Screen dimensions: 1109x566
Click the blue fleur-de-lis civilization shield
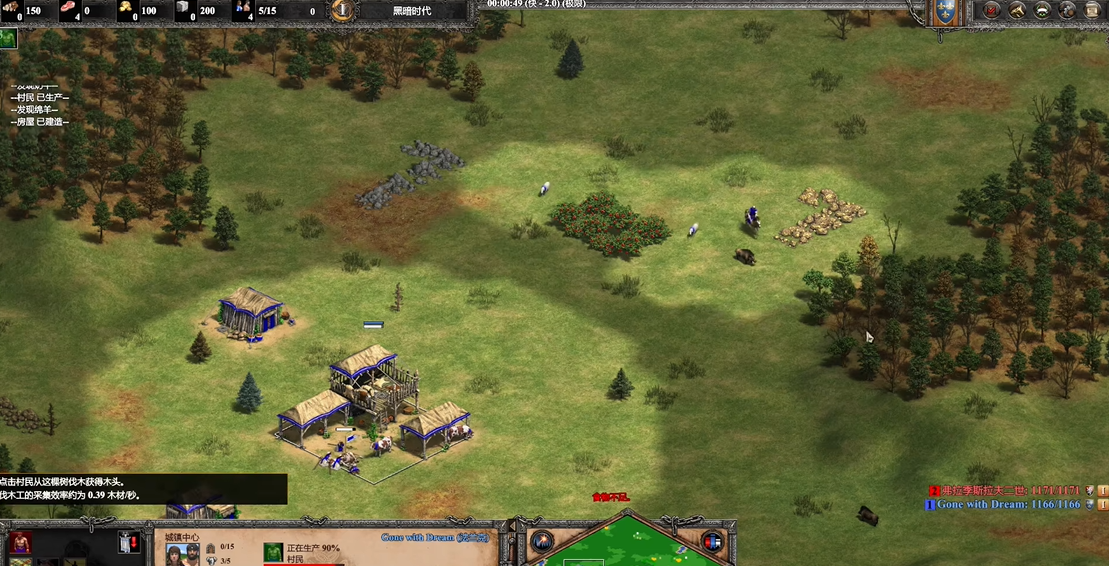944,12
